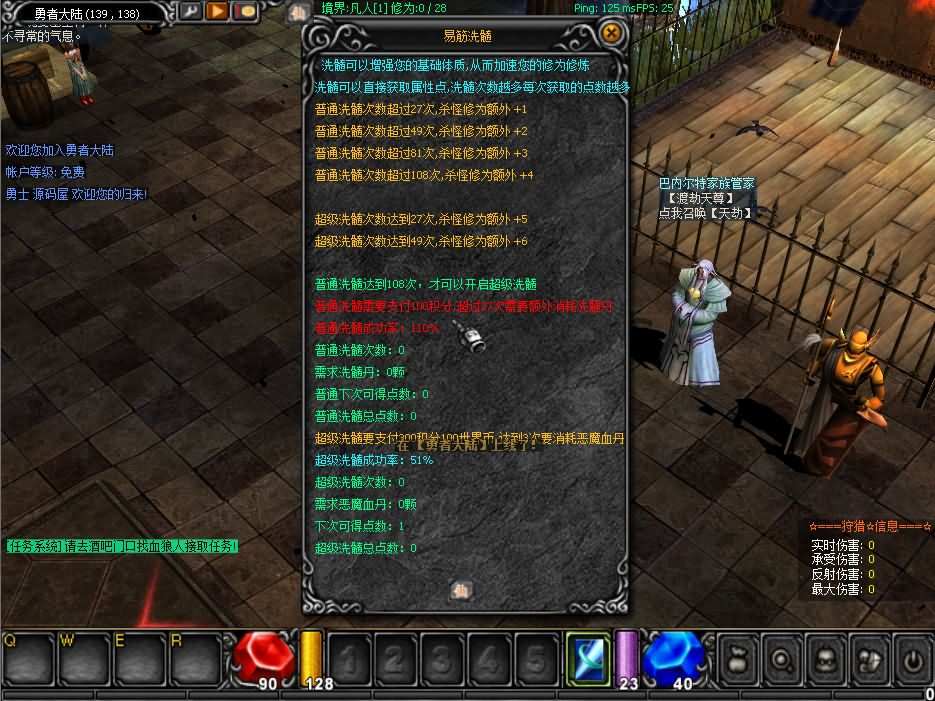
Task: Select the E skill slot
Action: tap(139, 659)
